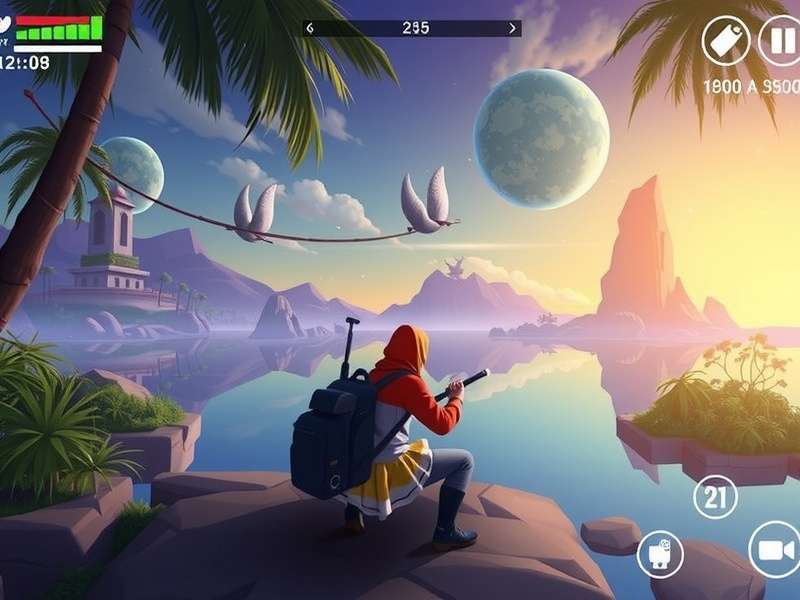The width and height of the screenshot is (800, 600).
Task: Pause the game
Action: 778,42
